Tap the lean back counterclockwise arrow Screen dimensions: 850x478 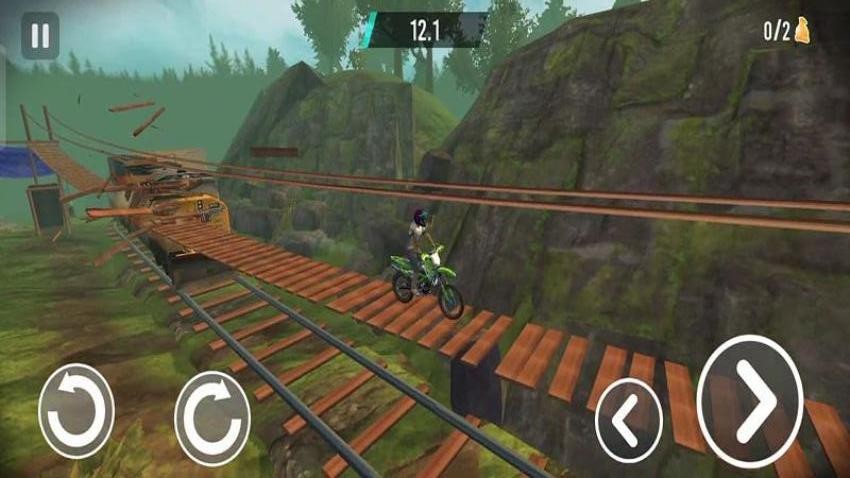coord(76,411)
